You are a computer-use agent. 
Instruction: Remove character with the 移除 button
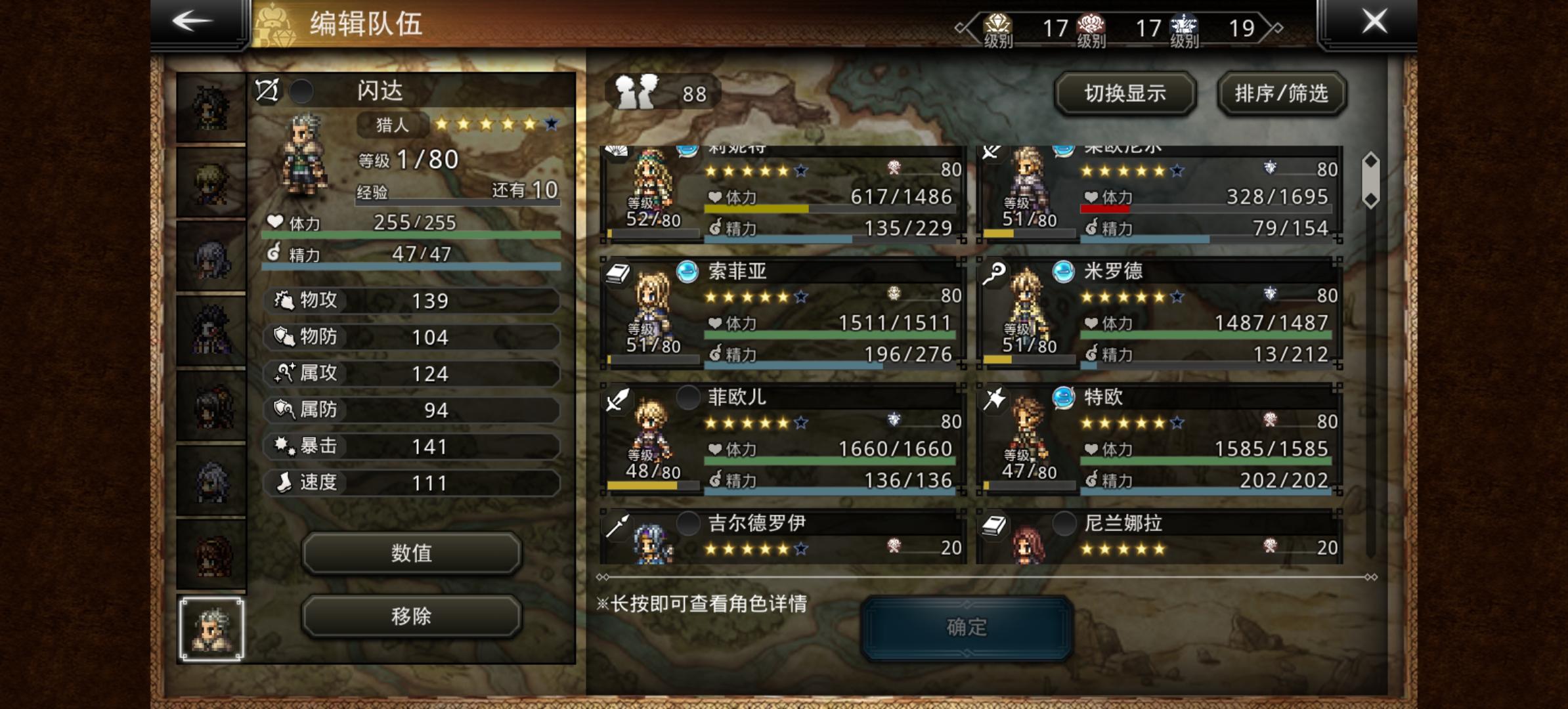coord(412,616)
